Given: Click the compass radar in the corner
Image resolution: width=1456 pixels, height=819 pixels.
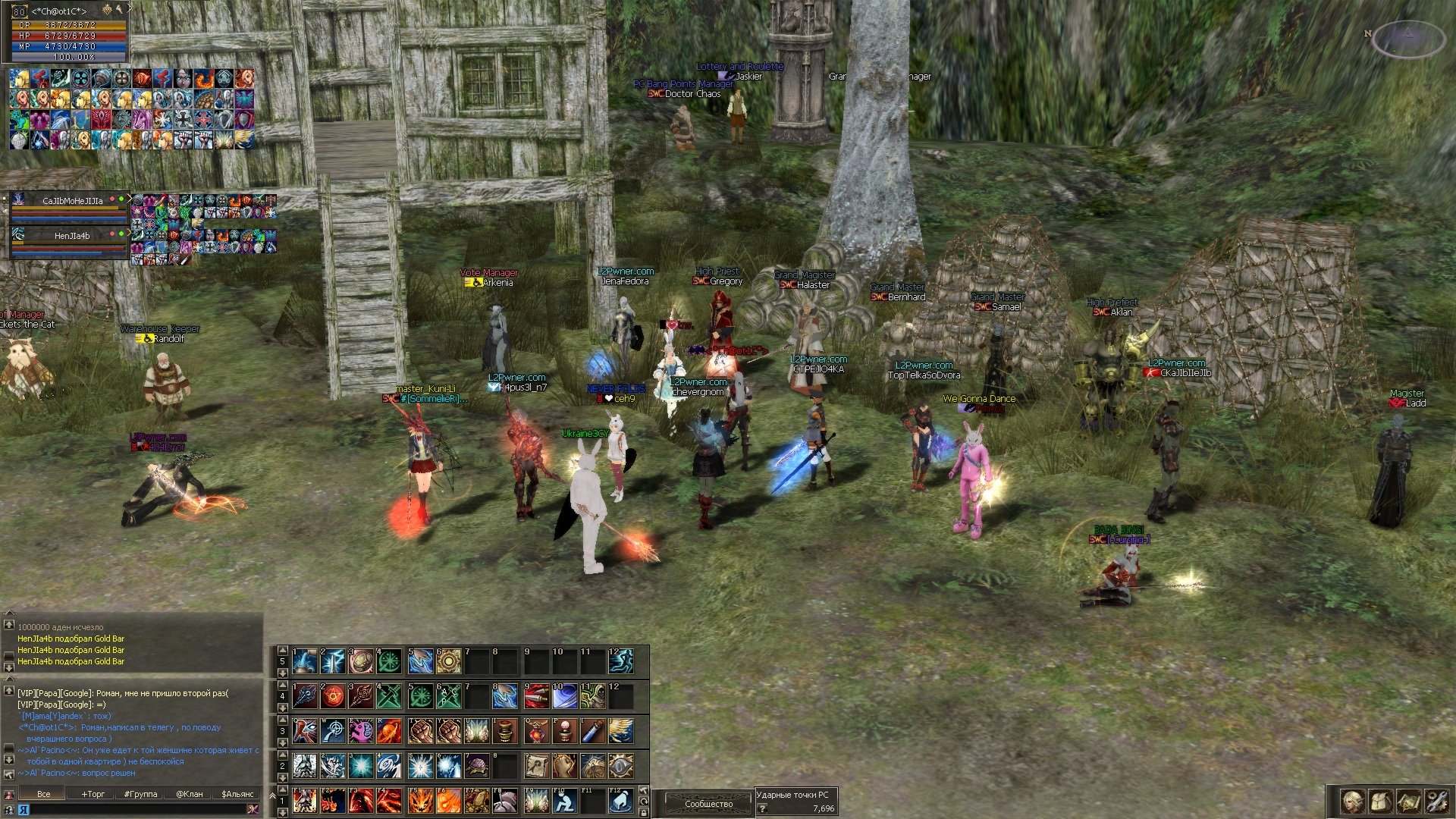Looking at the screenshot, I should tap(1407, 38).
